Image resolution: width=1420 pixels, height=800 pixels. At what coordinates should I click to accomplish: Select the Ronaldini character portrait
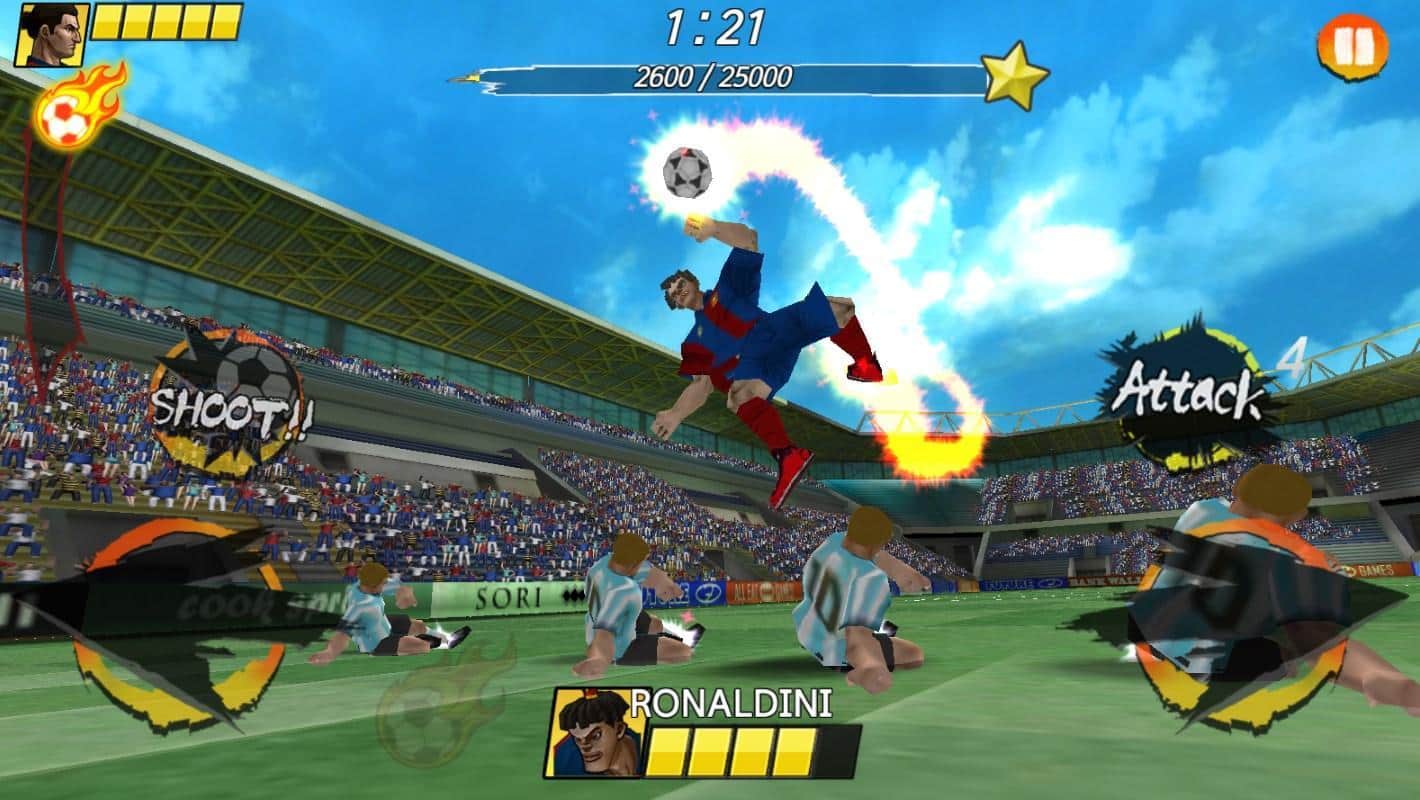pos(595,733)
